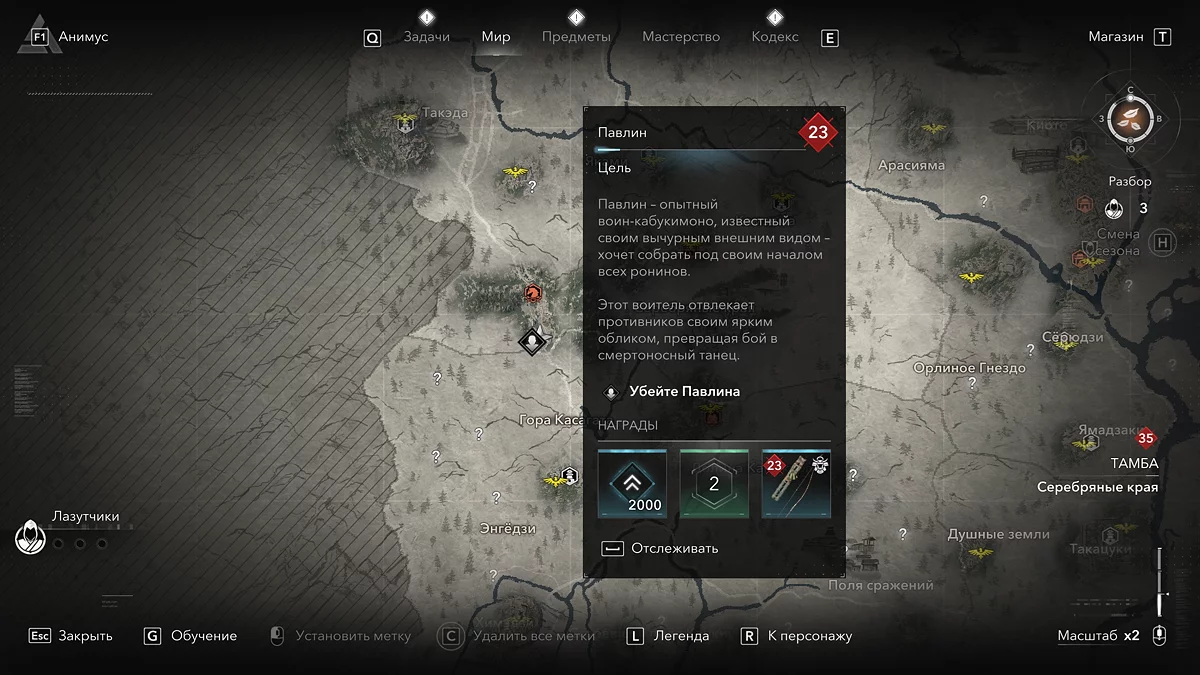This screenshot has height=675, width=1200.
Task: Close the map with Закрыть
Action: click(85, 636)
